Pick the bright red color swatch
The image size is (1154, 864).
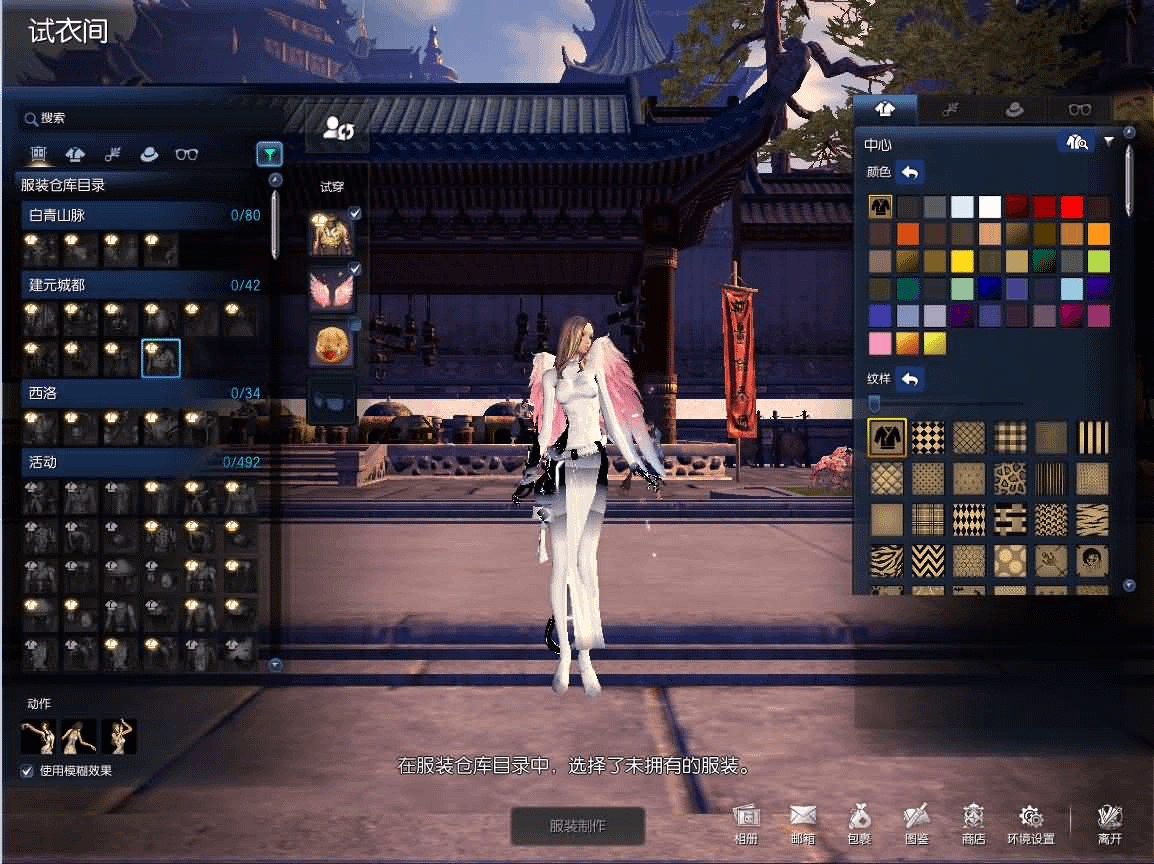tap(1071, 207)
